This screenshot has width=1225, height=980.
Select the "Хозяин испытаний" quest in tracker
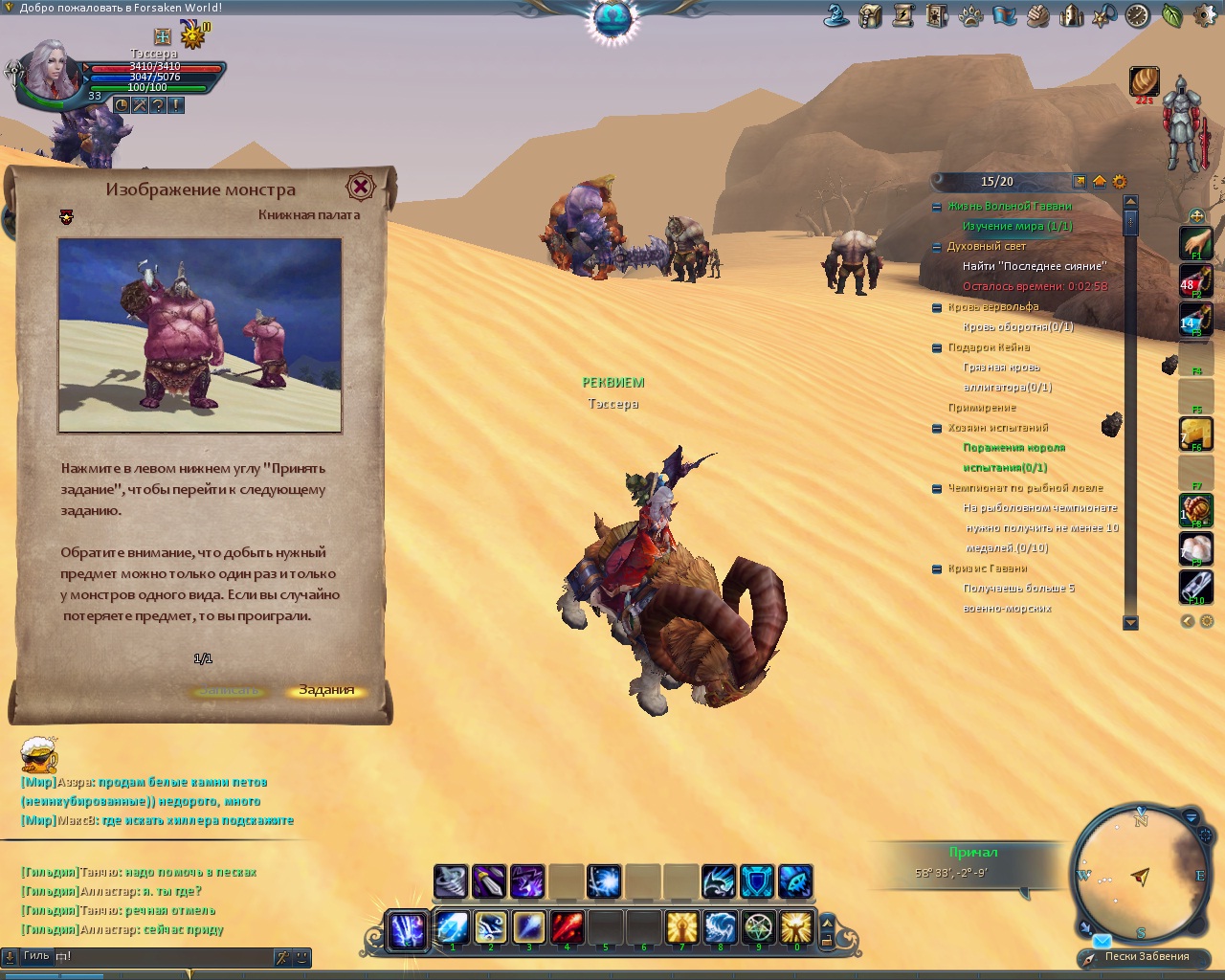click(x=998, y=428)
